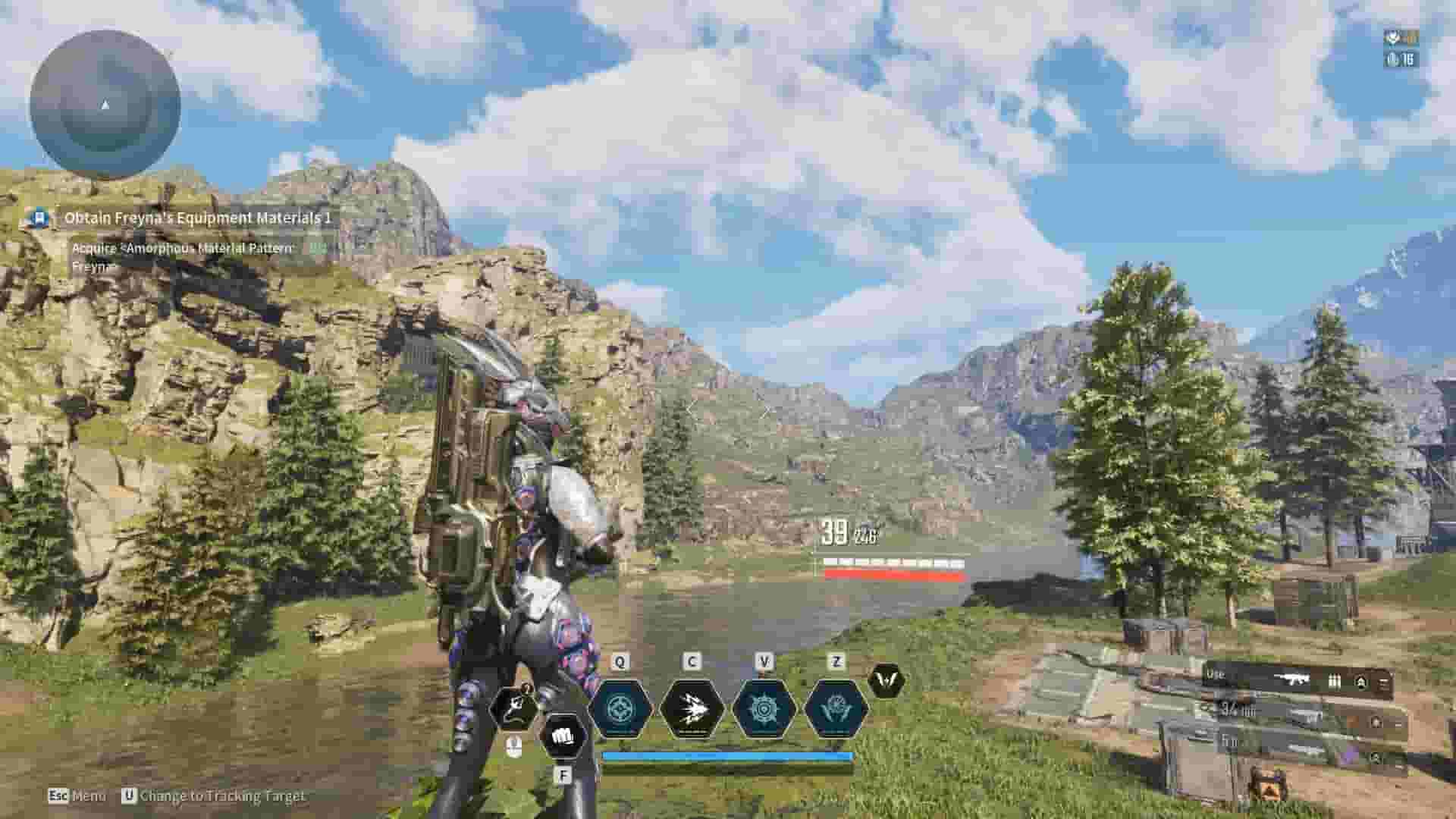Use the V skill in the skill bar
This screenshot has width=1456, height=819.
pyautogui.click(x=762, y=709)
